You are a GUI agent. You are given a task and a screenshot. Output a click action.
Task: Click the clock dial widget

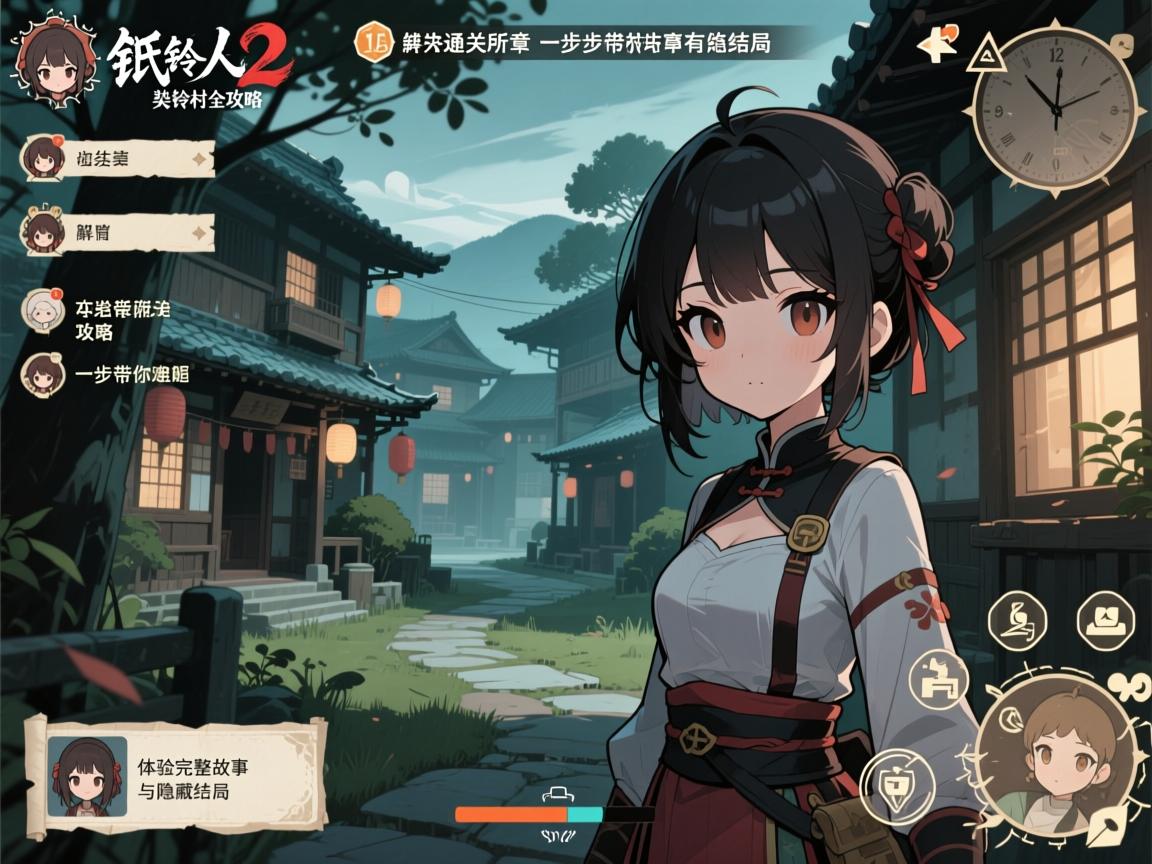1056,104
